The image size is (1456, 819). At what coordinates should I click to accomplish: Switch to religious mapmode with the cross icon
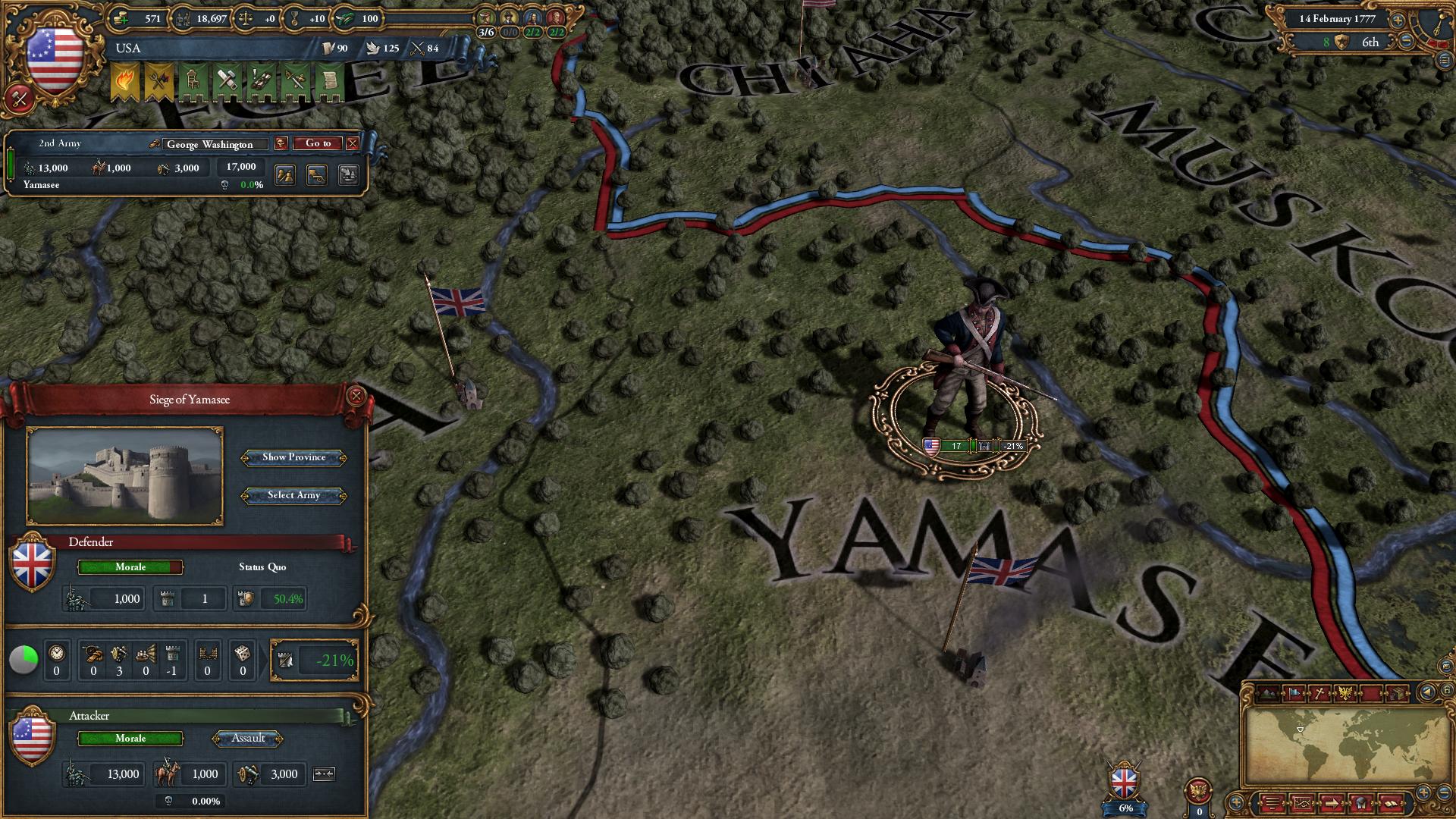coord(1319,694)
